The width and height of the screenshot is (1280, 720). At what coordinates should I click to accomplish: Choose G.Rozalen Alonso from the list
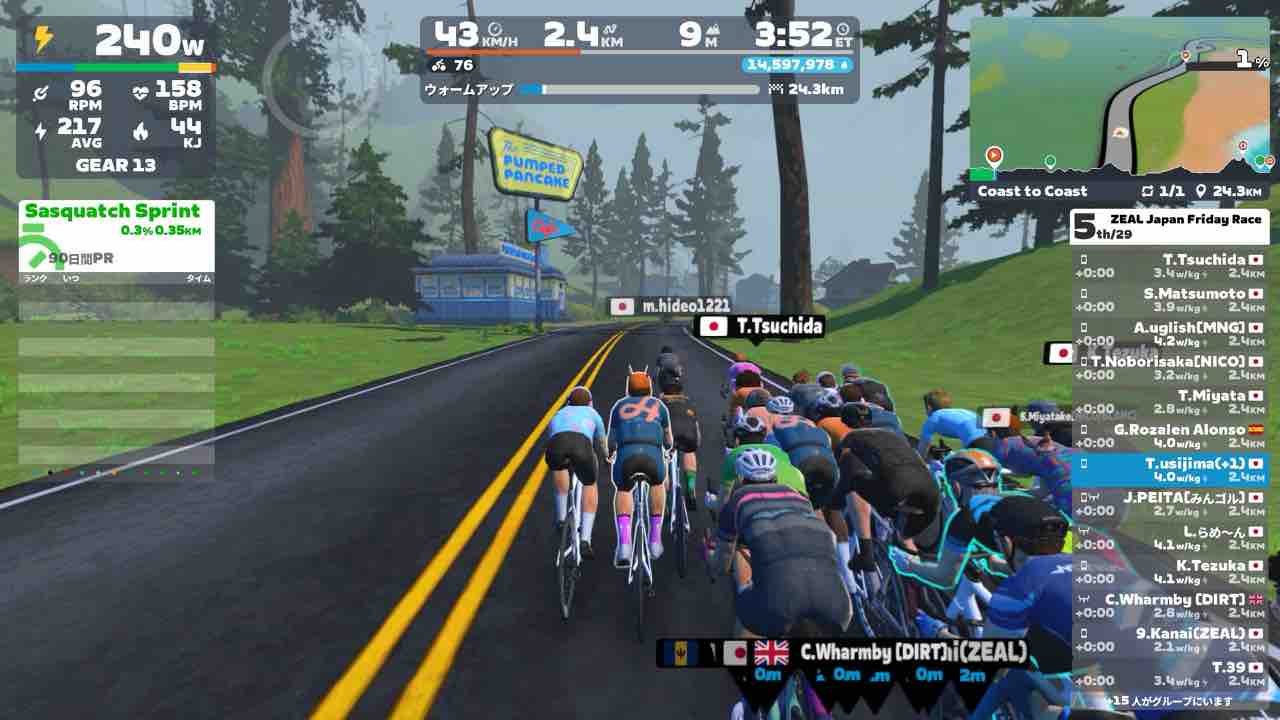1170,436
